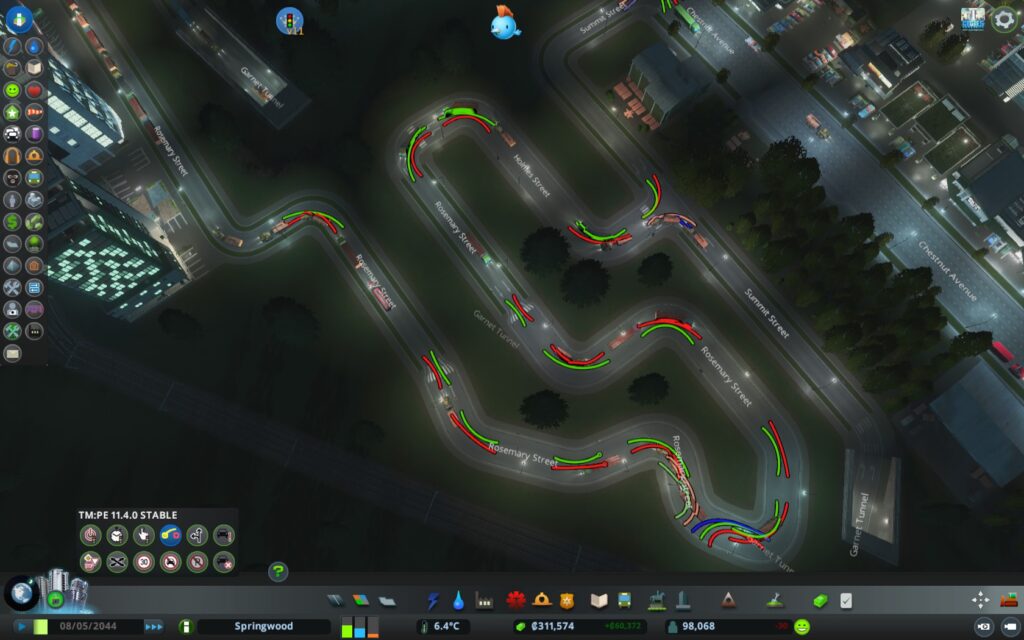Open the police build menu
The height and width of the screenshot is (640, 1024).
(x=567, y=601)
